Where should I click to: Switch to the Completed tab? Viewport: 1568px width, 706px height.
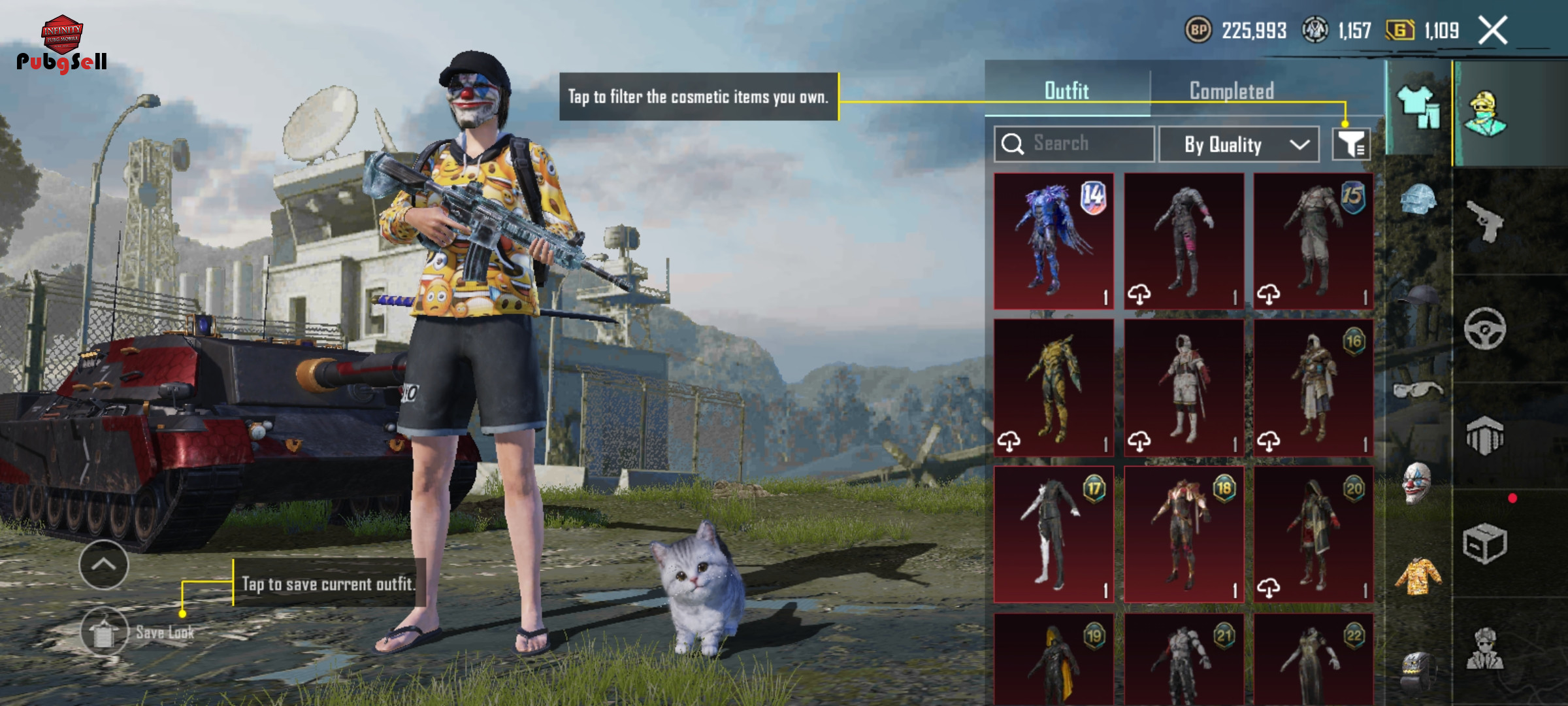1232,91
